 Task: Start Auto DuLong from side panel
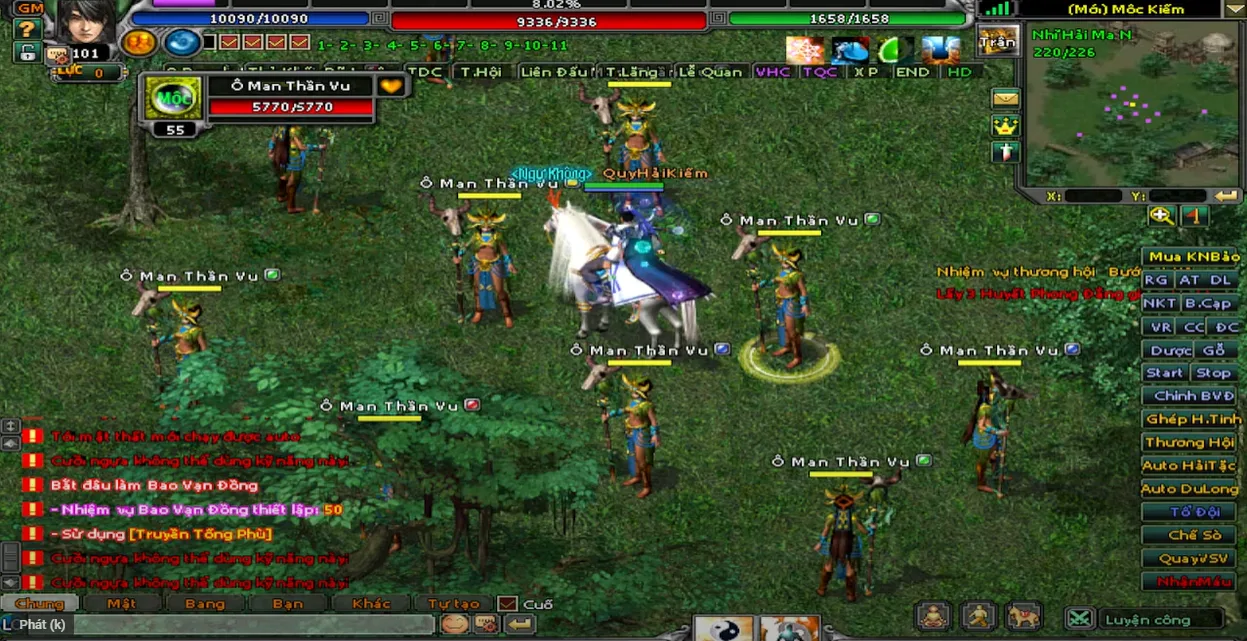1189,489
